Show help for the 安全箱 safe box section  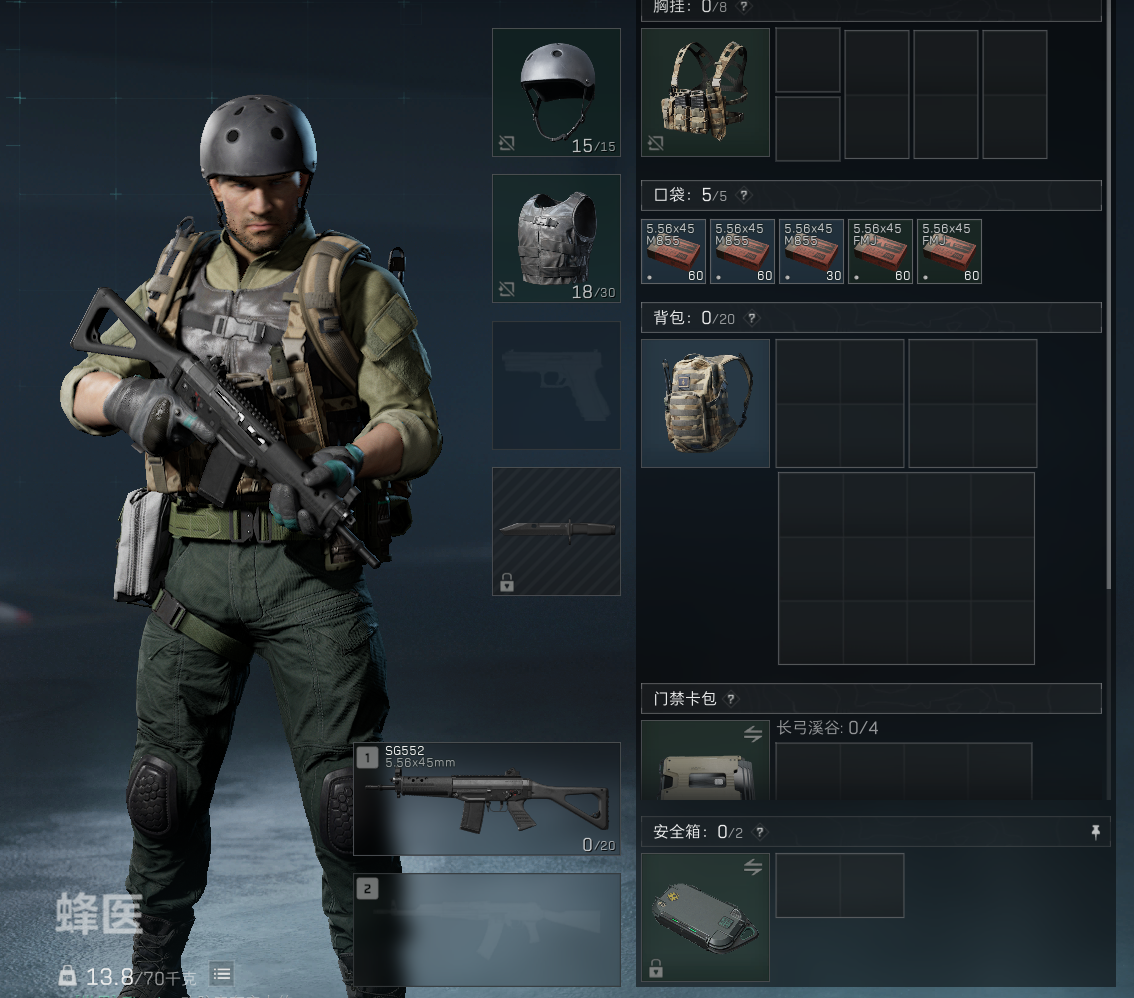coord(760,832)
